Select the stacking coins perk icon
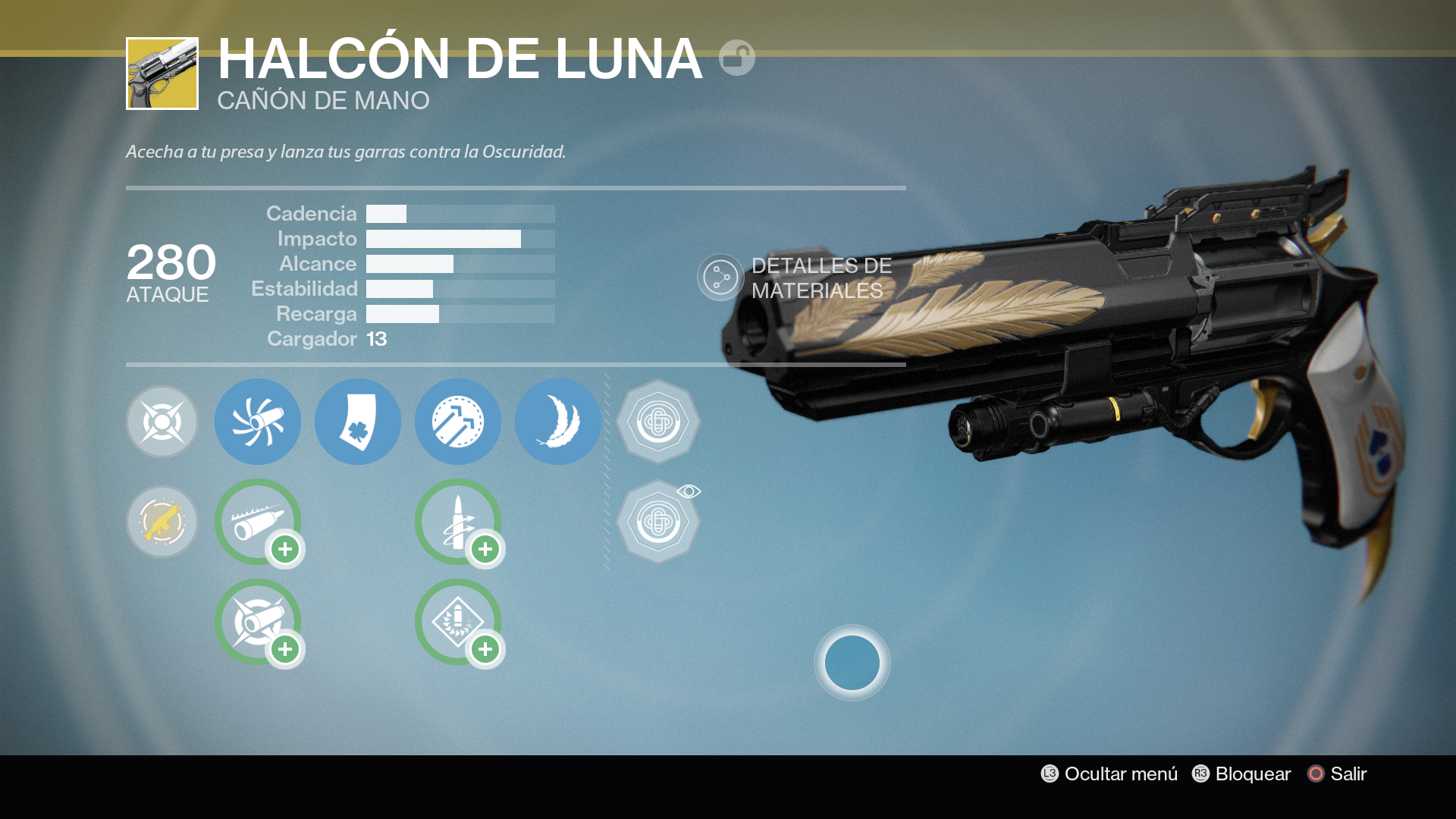1456x819 pixels. pos(457,422)
